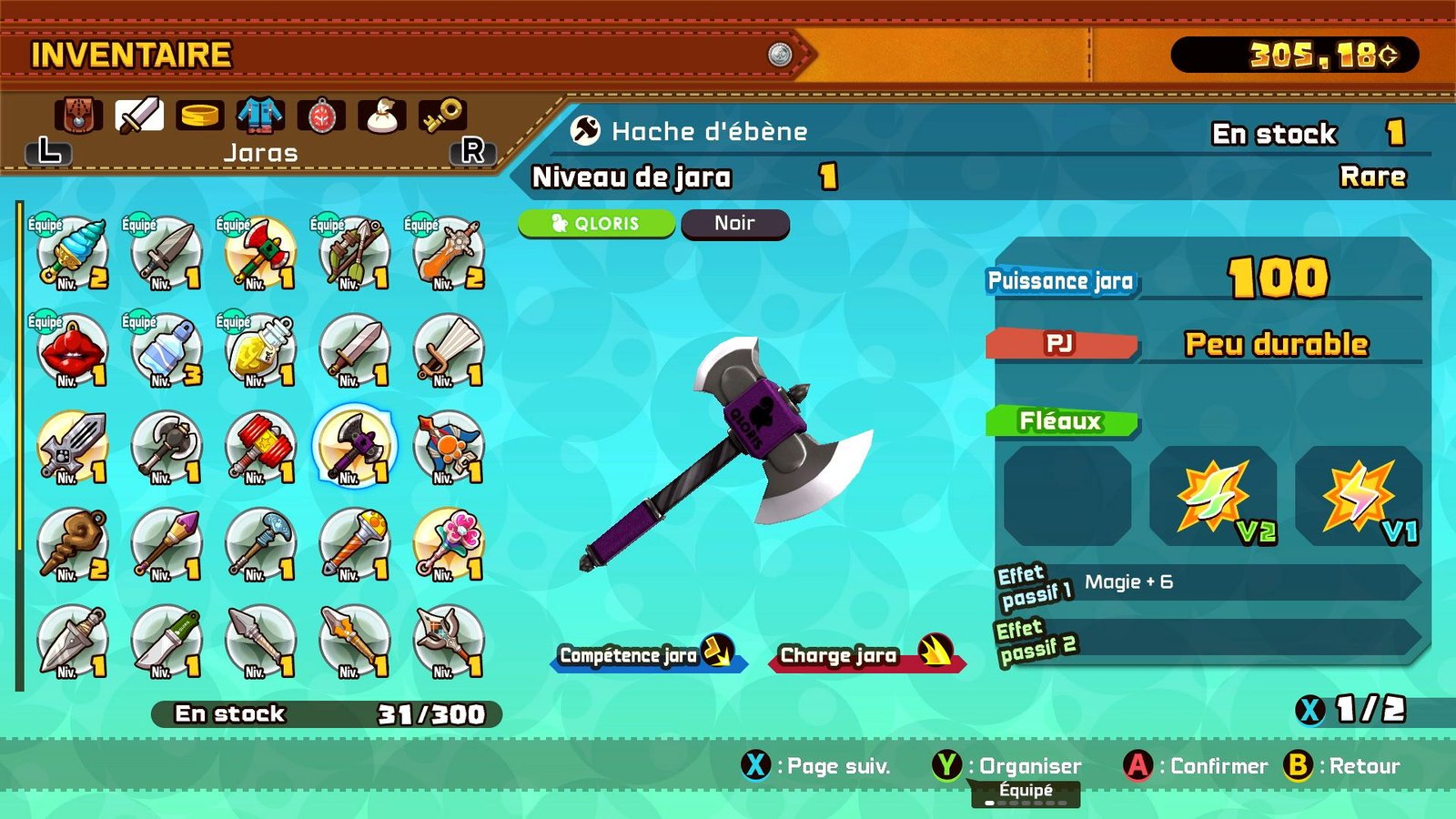The height and width of the screenshot is (819, 1456).
Task: Open the red medallion category
Action: (x=320, y=114)
